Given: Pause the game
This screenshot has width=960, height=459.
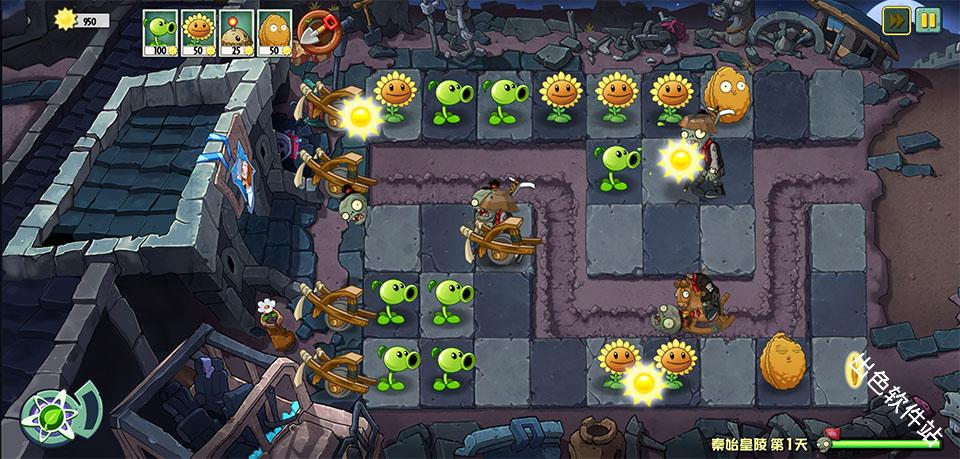Looking at the screenshot, I should (928, 20).
